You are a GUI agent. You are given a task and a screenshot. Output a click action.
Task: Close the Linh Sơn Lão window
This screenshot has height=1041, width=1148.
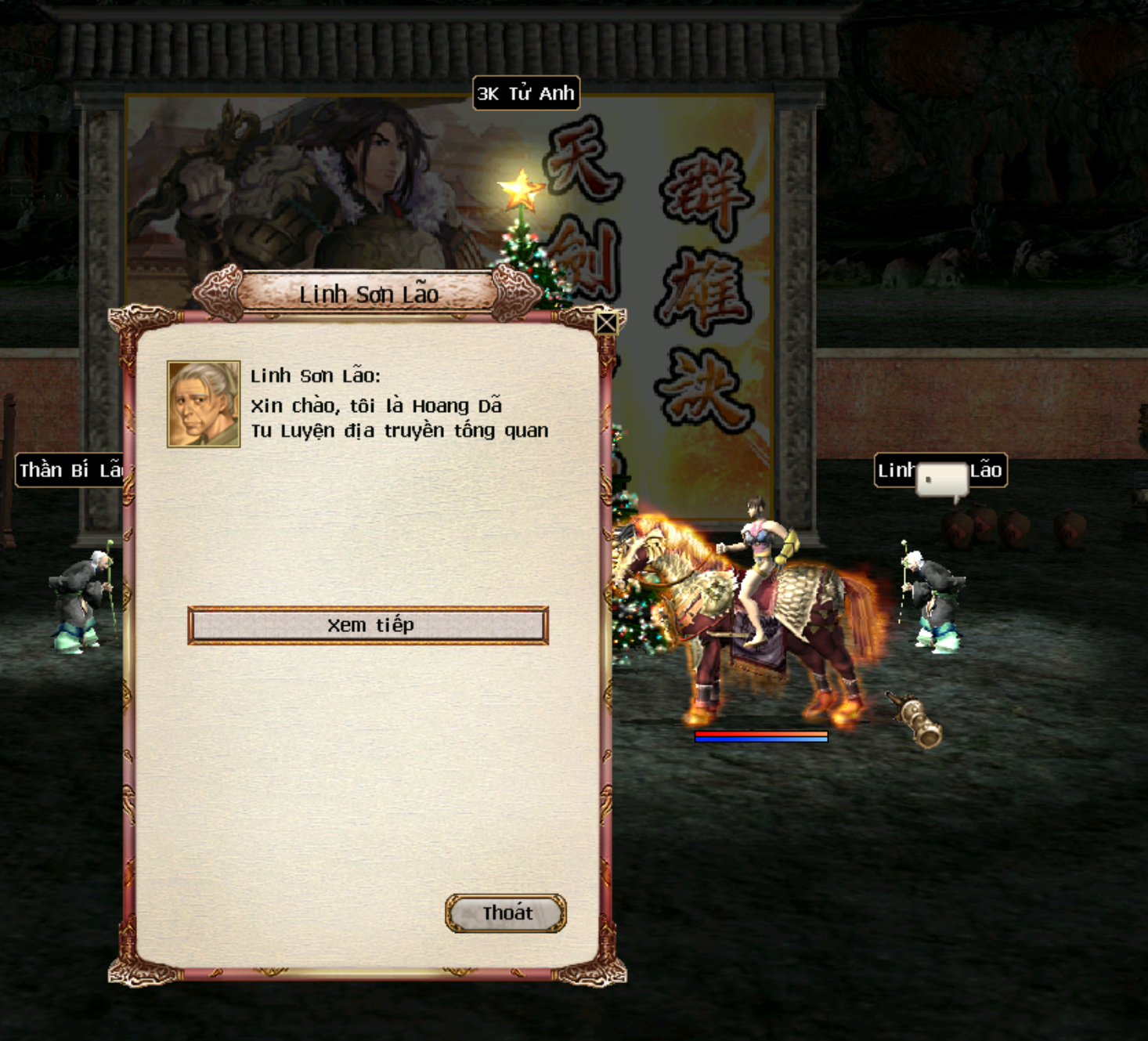606,323
